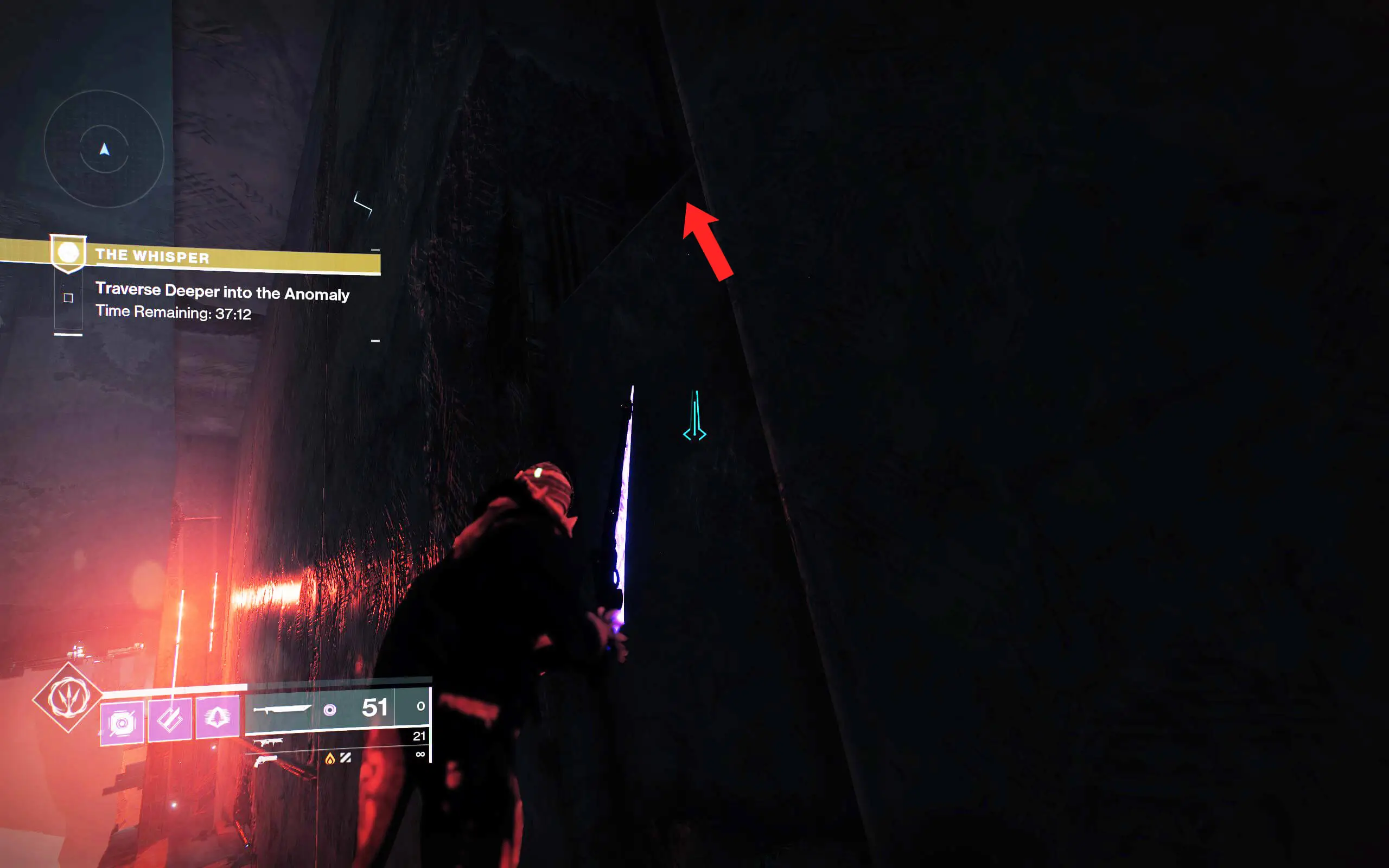The width and height of the screenshot is (1389, 868).
Task: Choose the hand cannon weapon slot
Action: 265,761
